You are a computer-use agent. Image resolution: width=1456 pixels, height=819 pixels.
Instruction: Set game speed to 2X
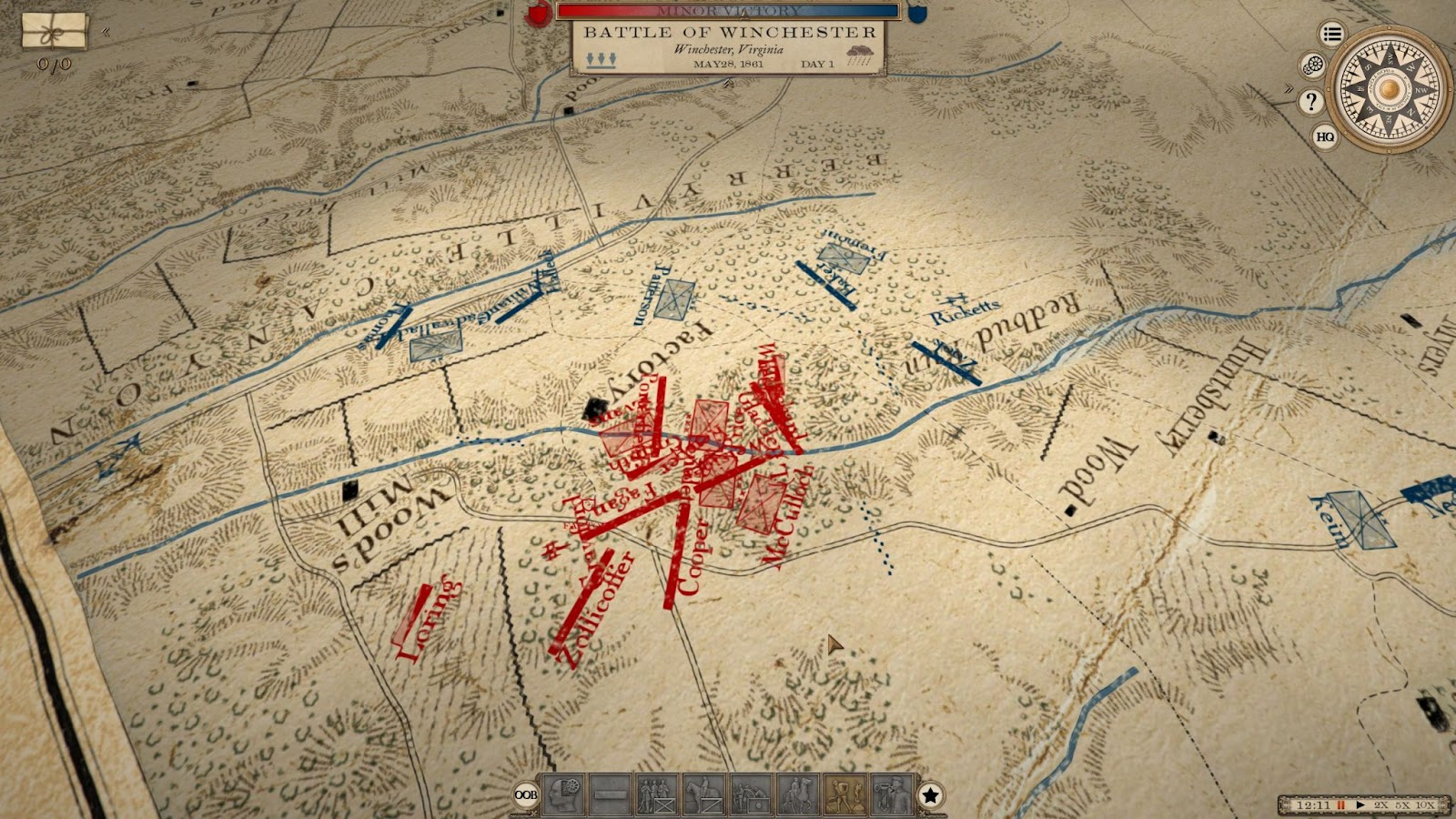pos(1381,805)
